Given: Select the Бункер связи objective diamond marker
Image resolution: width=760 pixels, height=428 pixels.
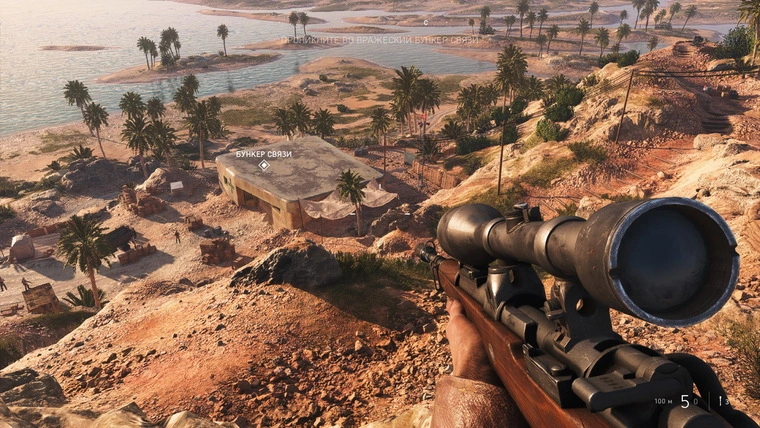Looking at the screenshot, I should click(x=264, y=165).
